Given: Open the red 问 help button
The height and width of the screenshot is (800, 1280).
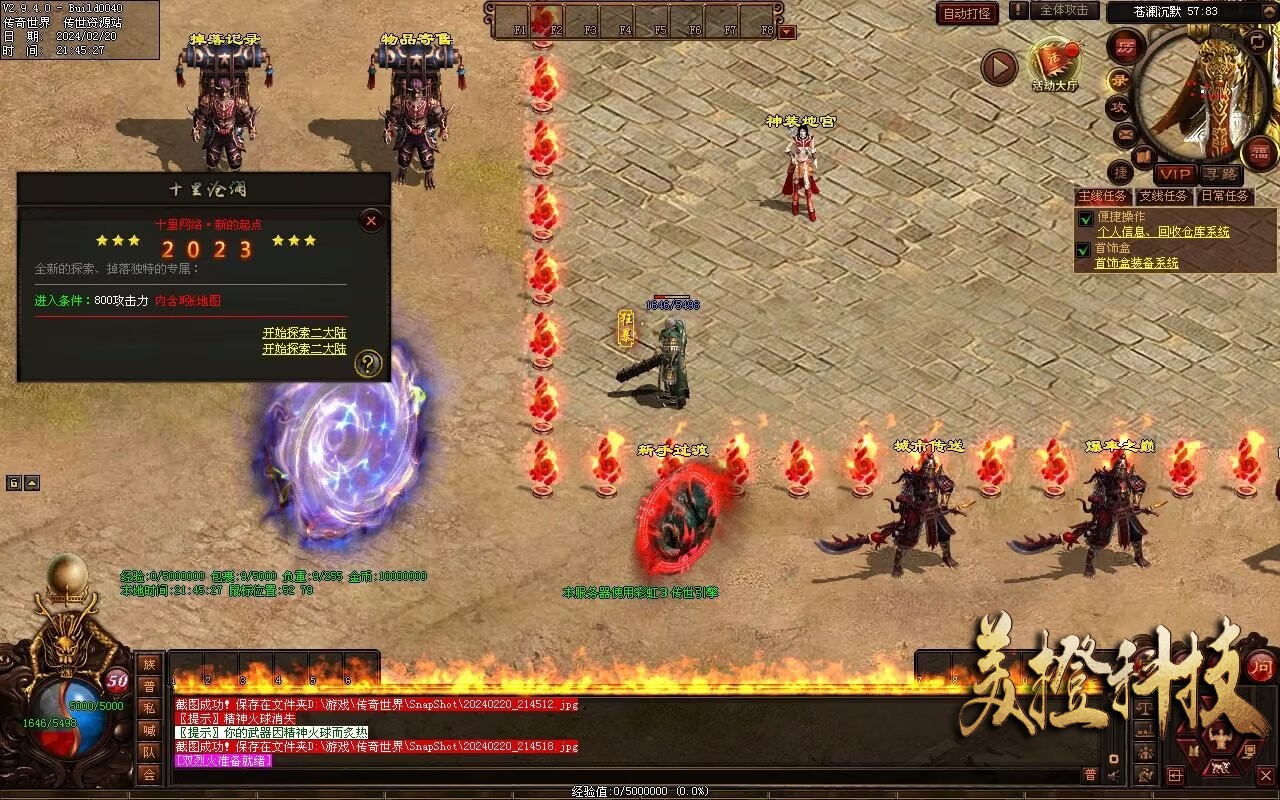Looking at the screenshot, I should (x=1262, y=666).
